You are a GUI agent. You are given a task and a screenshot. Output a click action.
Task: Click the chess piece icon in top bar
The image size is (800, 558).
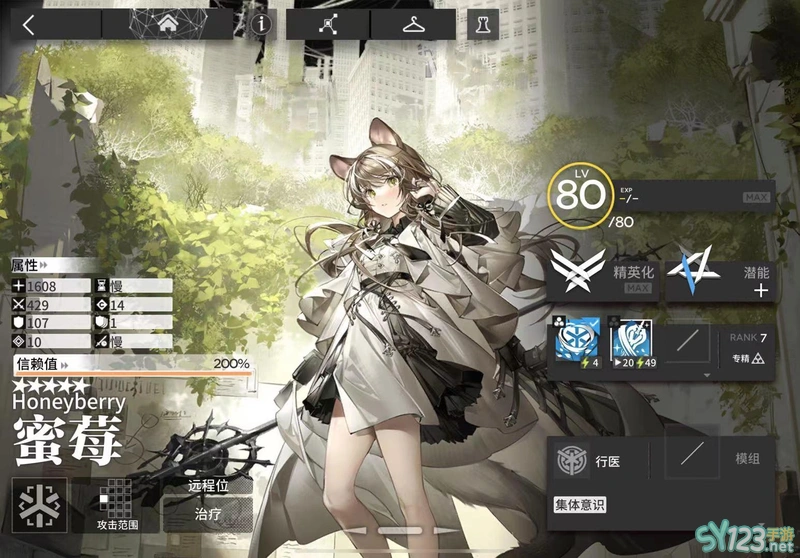point(483,24)
